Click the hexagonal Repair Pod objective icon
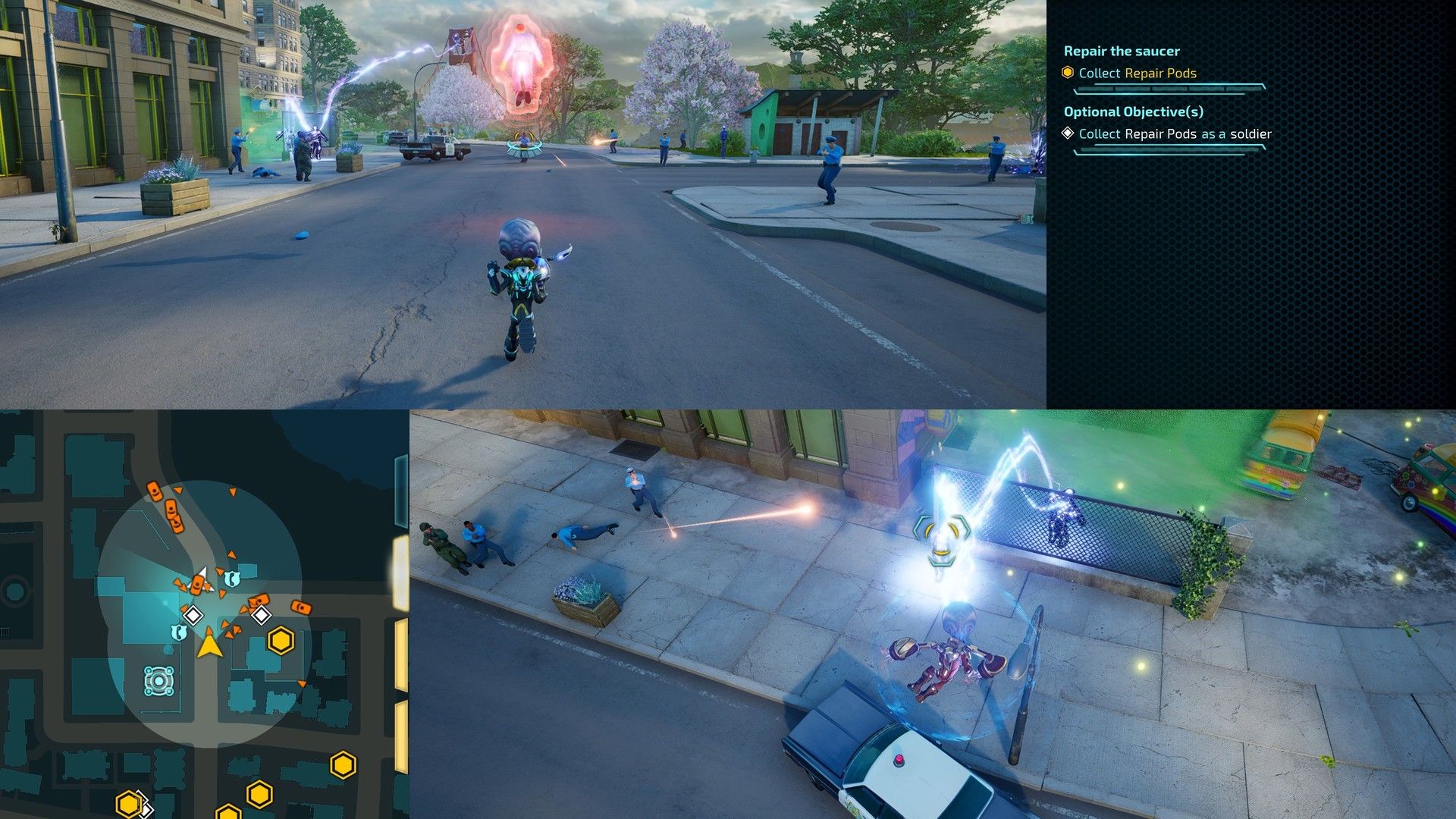Image resolution: width=1456 pixels, height=819 pixels. click(x=1066, y=73)
